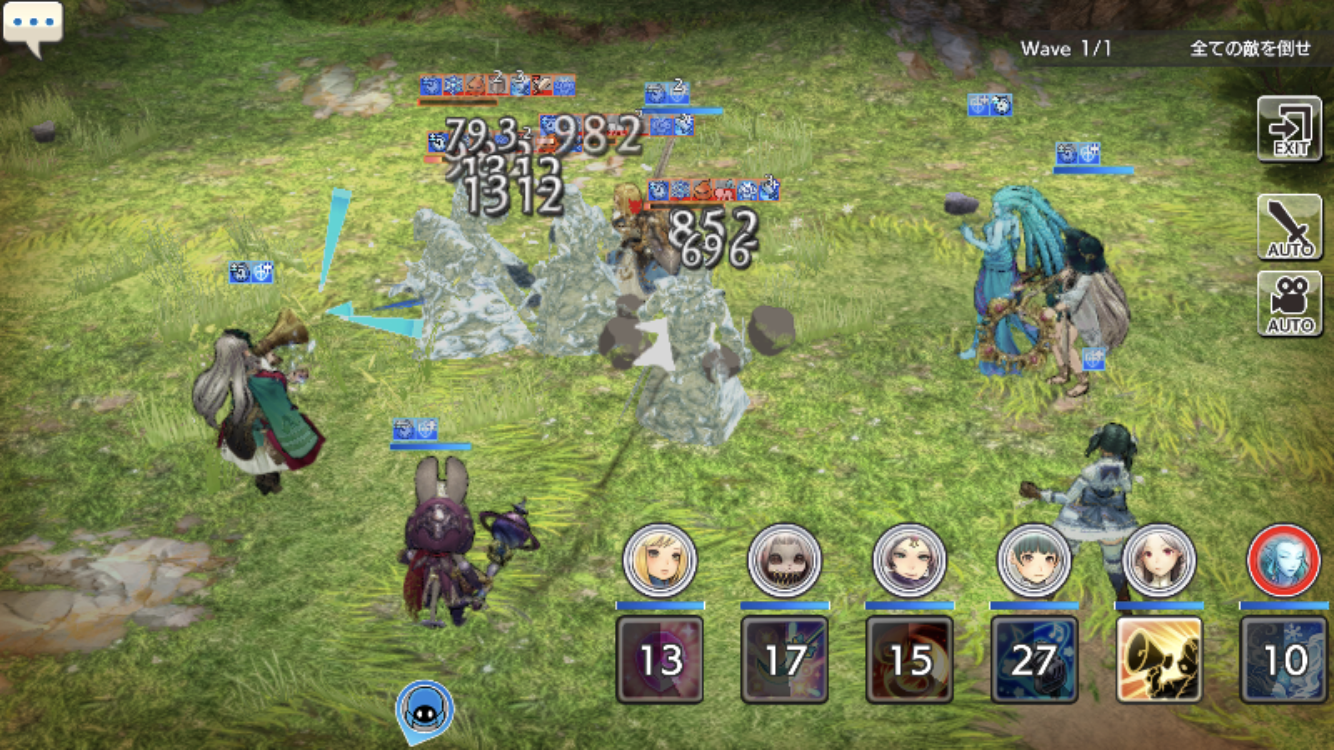Select the blonde girl's portrait
This screenshot has height=750, width=1334.
[659, 561]
